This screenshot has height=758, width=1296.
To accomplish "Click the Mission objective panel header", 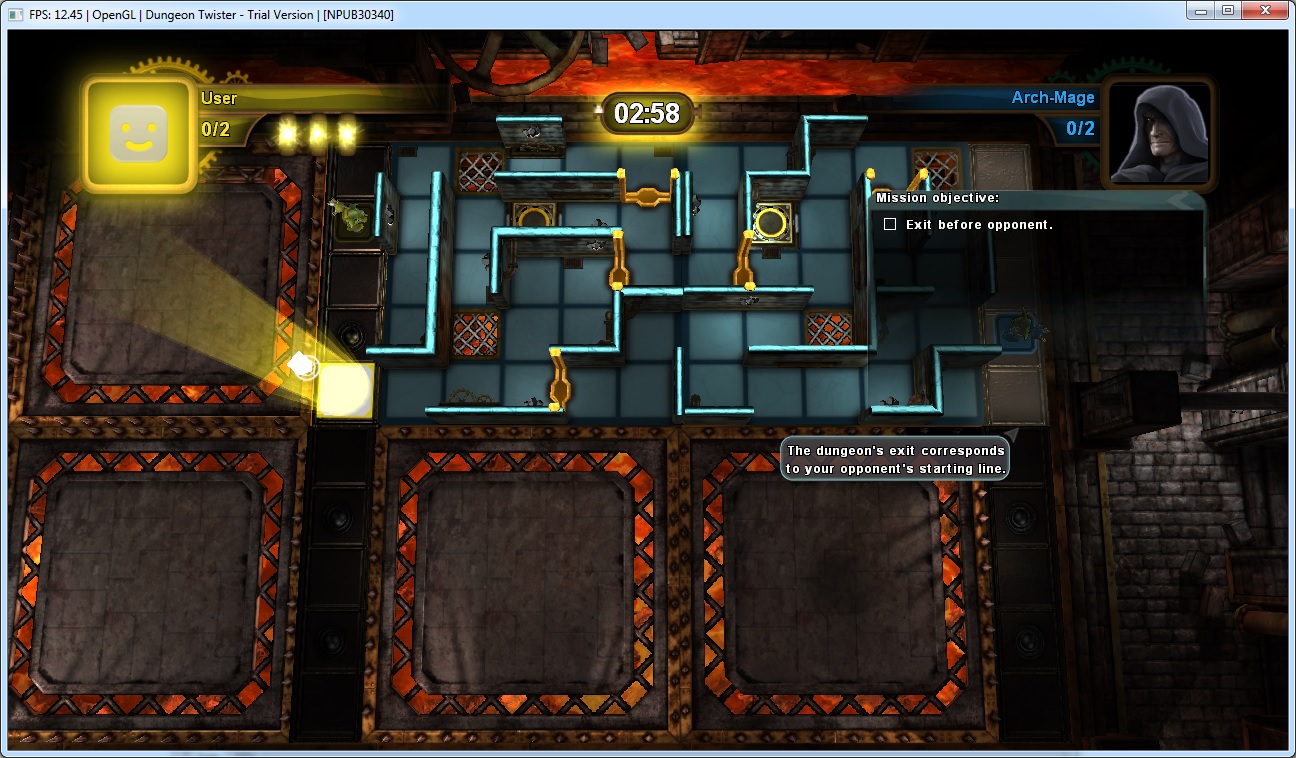I will click(x=938, y=198).
